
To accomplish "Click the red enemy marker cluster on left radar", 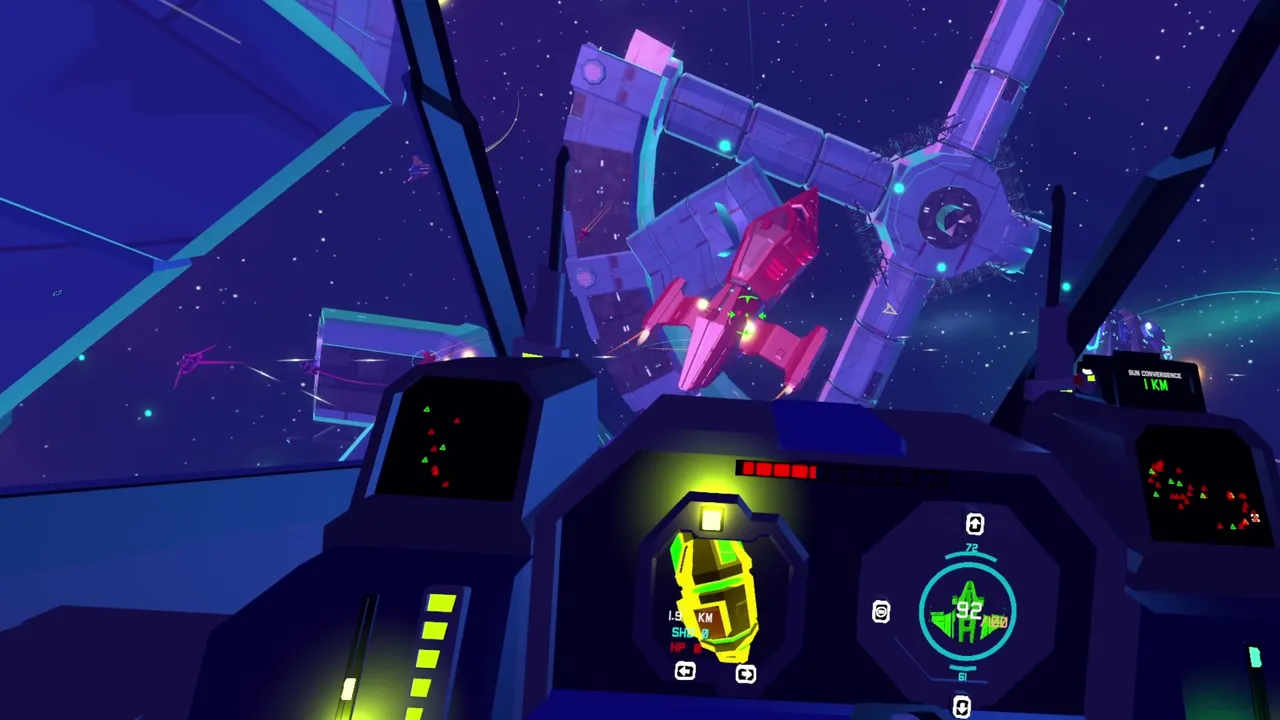I will coord(435,470).
